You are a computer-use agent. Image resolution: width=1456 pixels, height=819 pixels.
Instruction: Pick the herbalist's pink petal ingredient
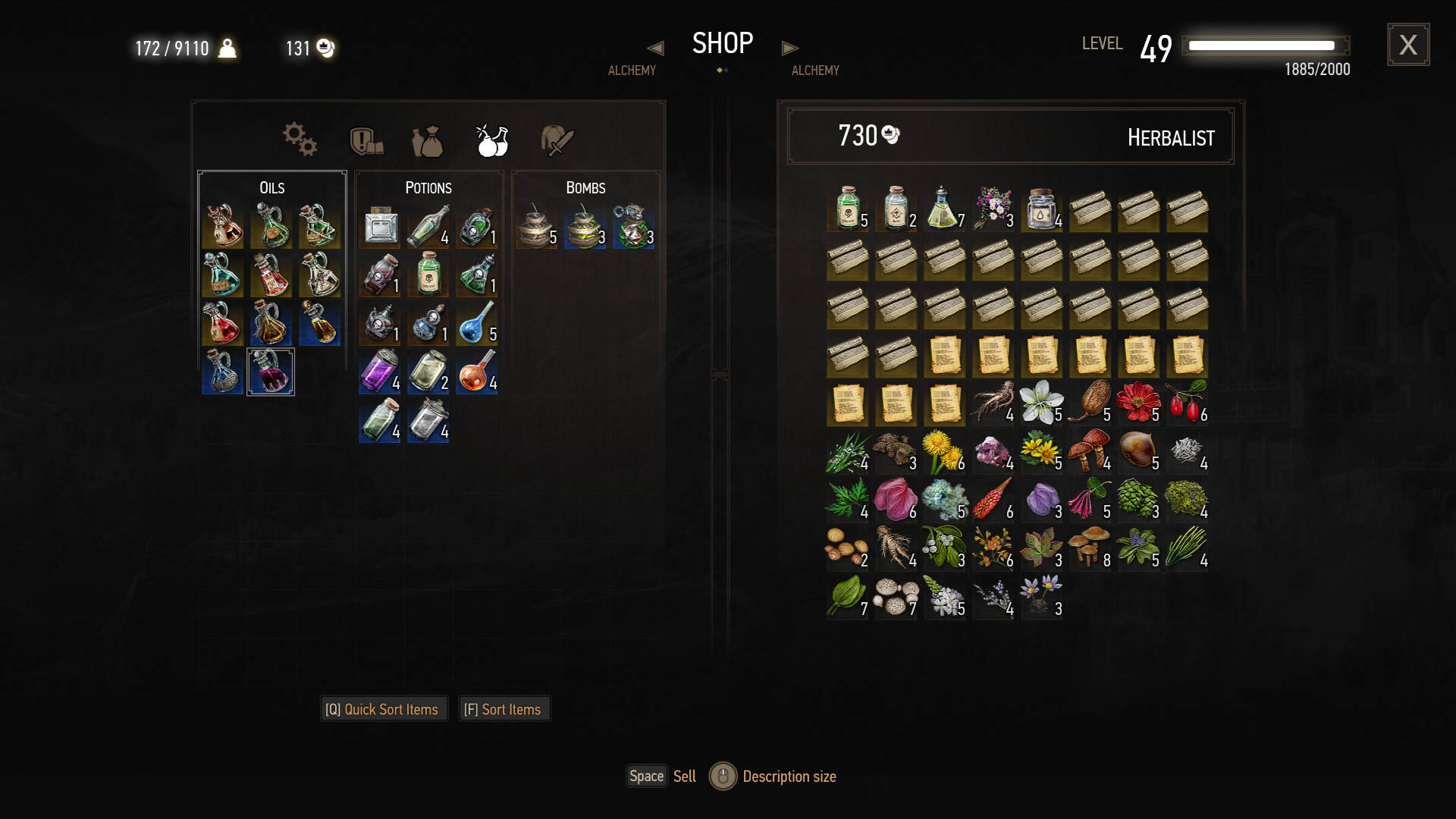895,499
